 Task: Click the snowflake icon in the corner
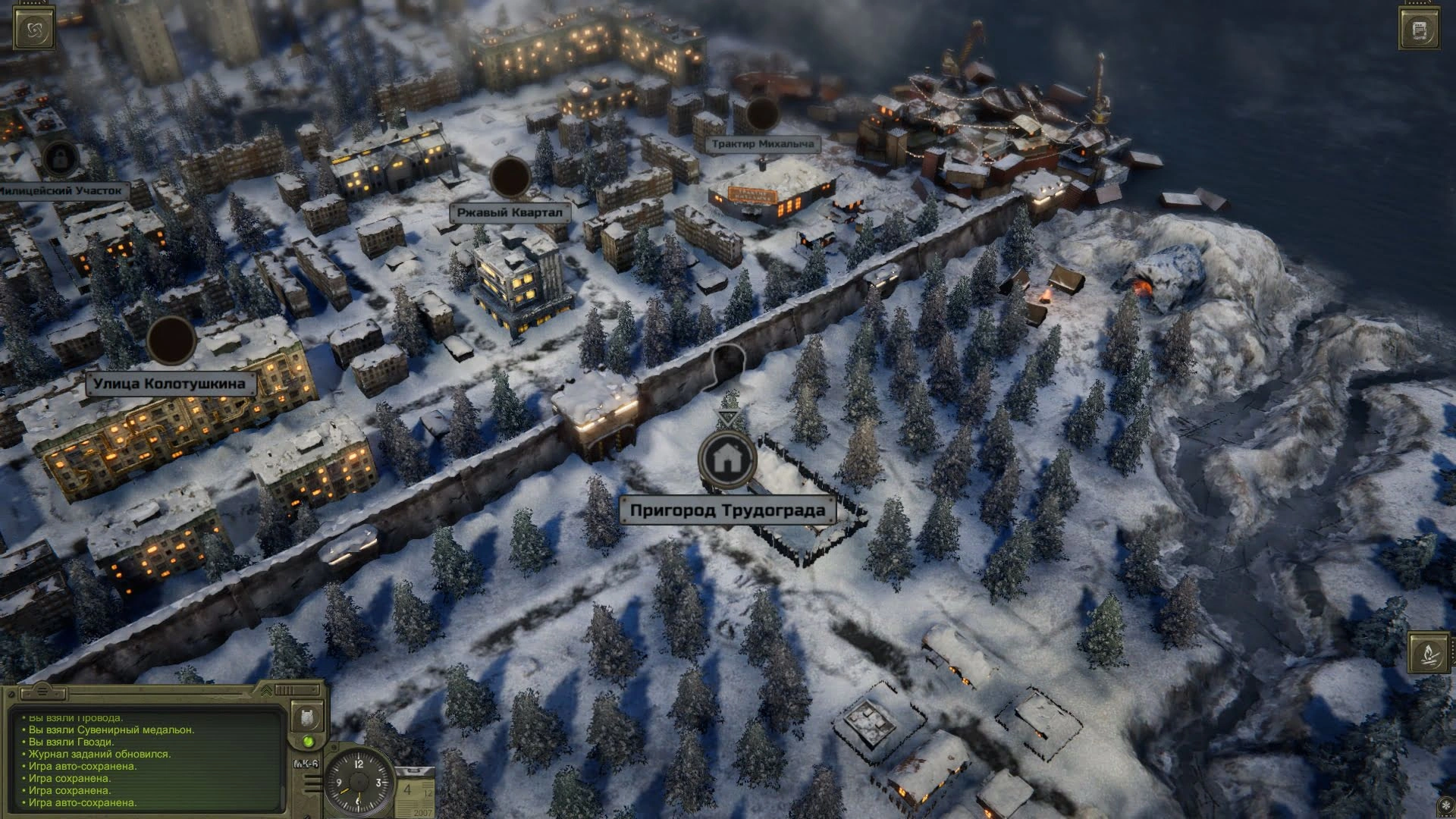tap(1444, 807)
